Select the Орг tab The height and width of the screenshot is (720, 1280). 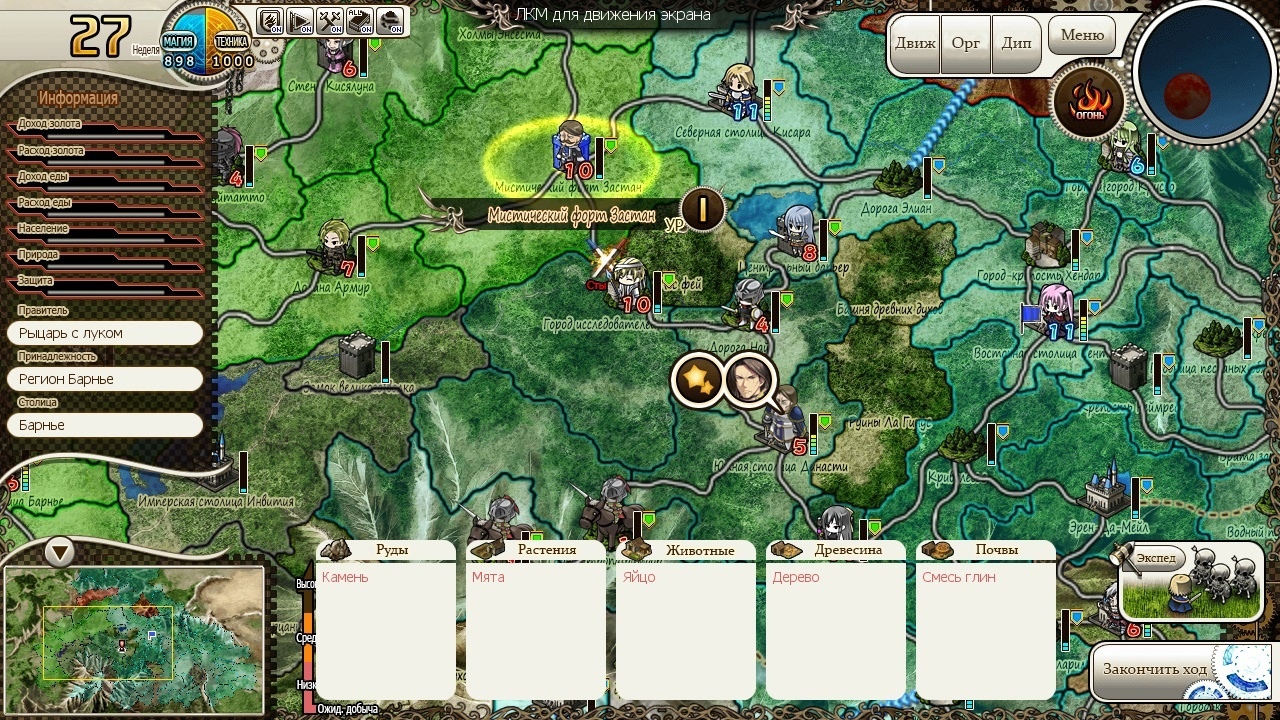(966, 44)
